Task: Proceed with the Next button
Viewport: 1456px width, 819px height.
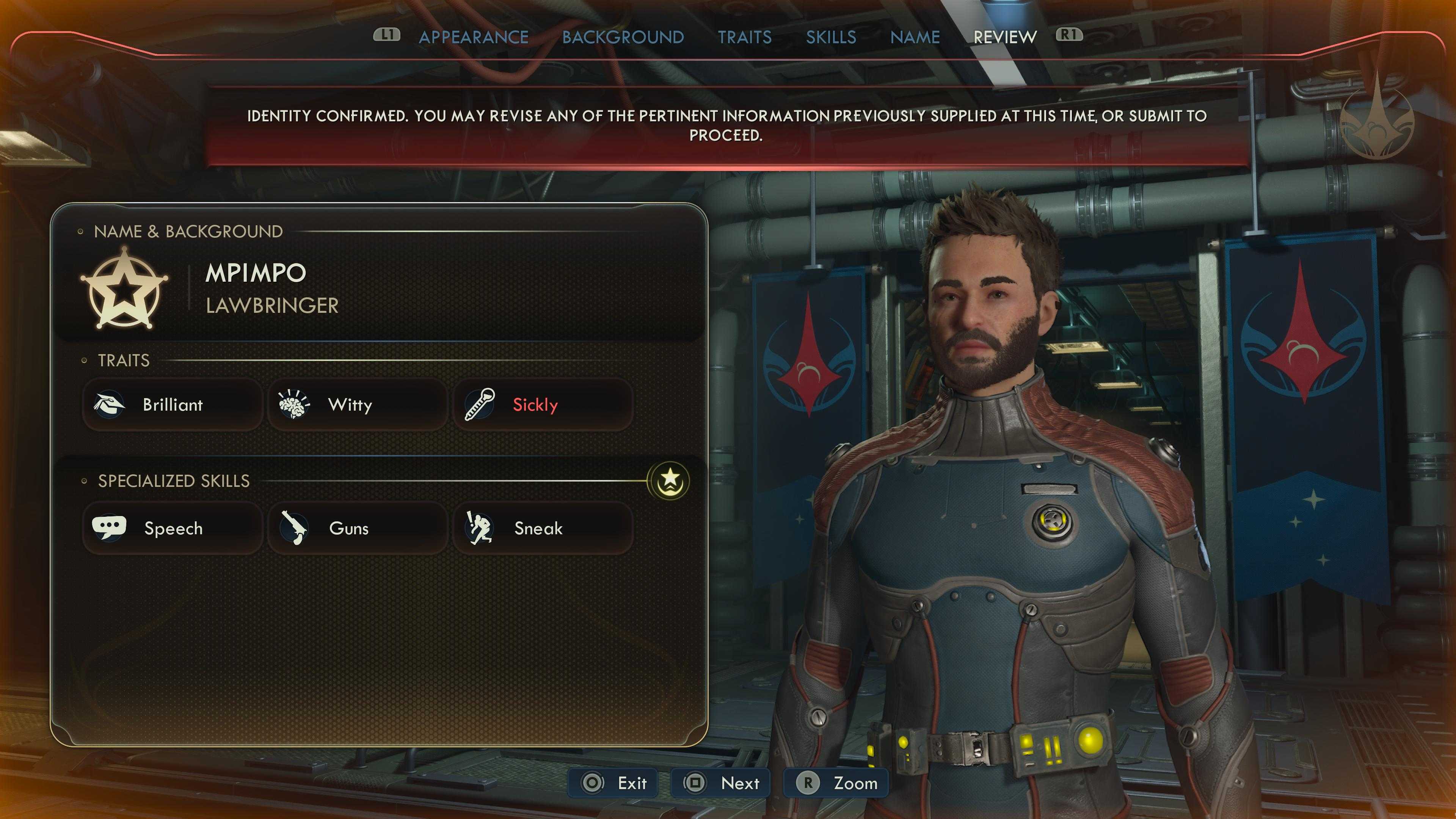Action: click(x=721, y=783)
